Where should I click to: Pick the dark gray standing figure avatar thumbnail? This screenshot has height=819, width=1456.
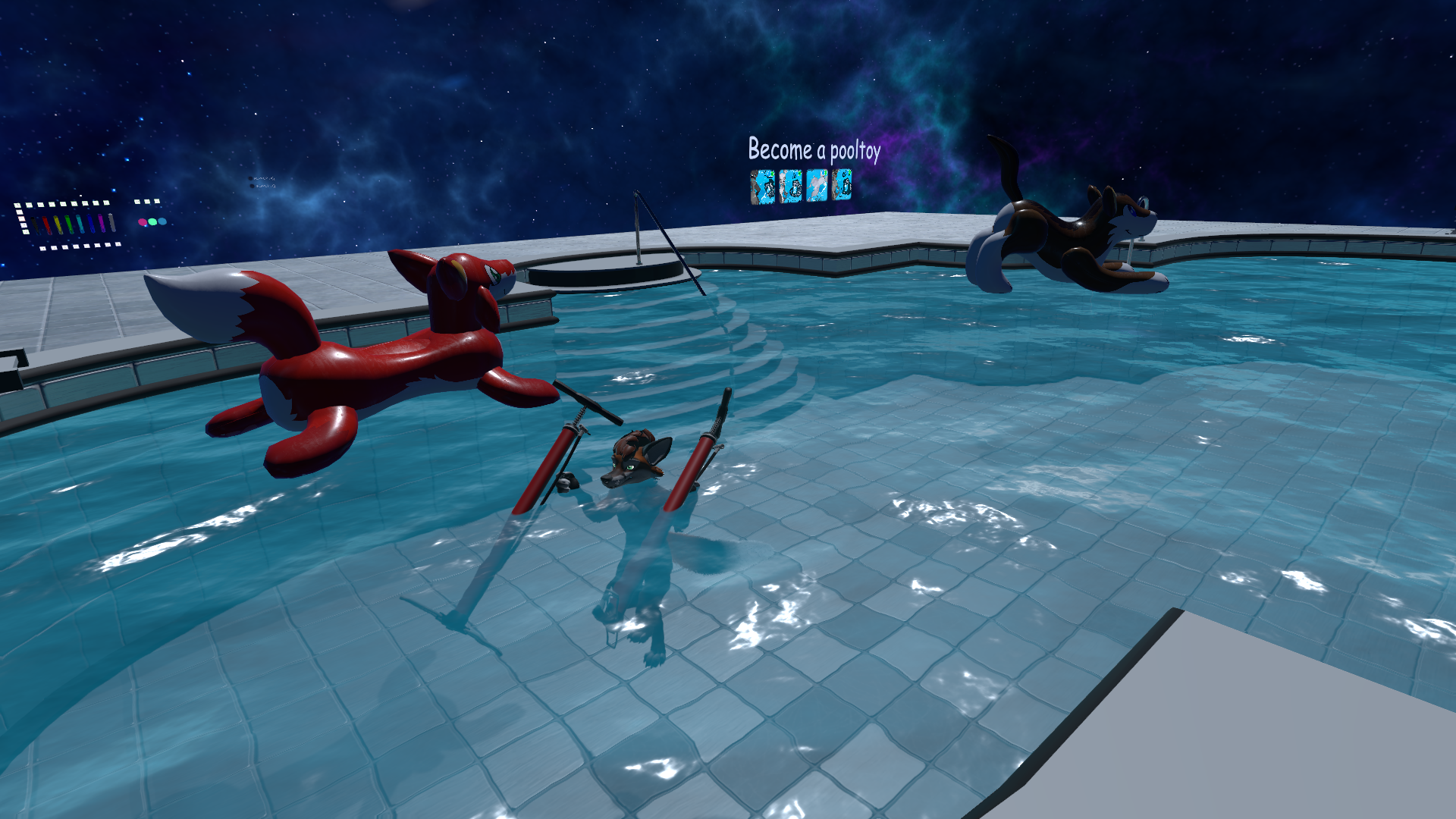pos(763,187)
